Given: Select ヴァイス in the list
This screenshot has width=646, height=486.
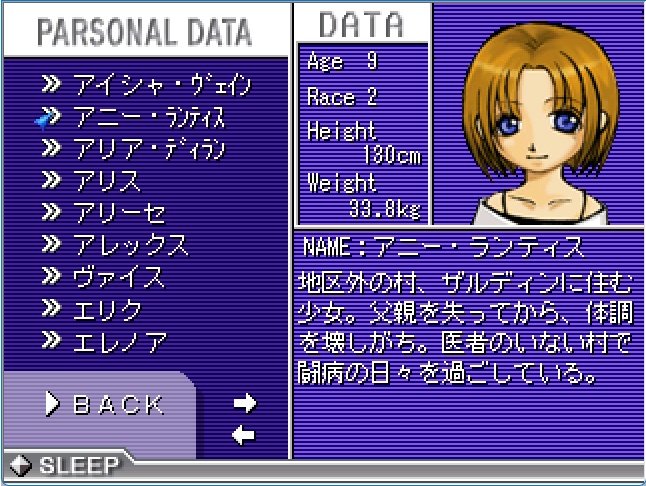Looking at the screenshot, I should [118, 277].
